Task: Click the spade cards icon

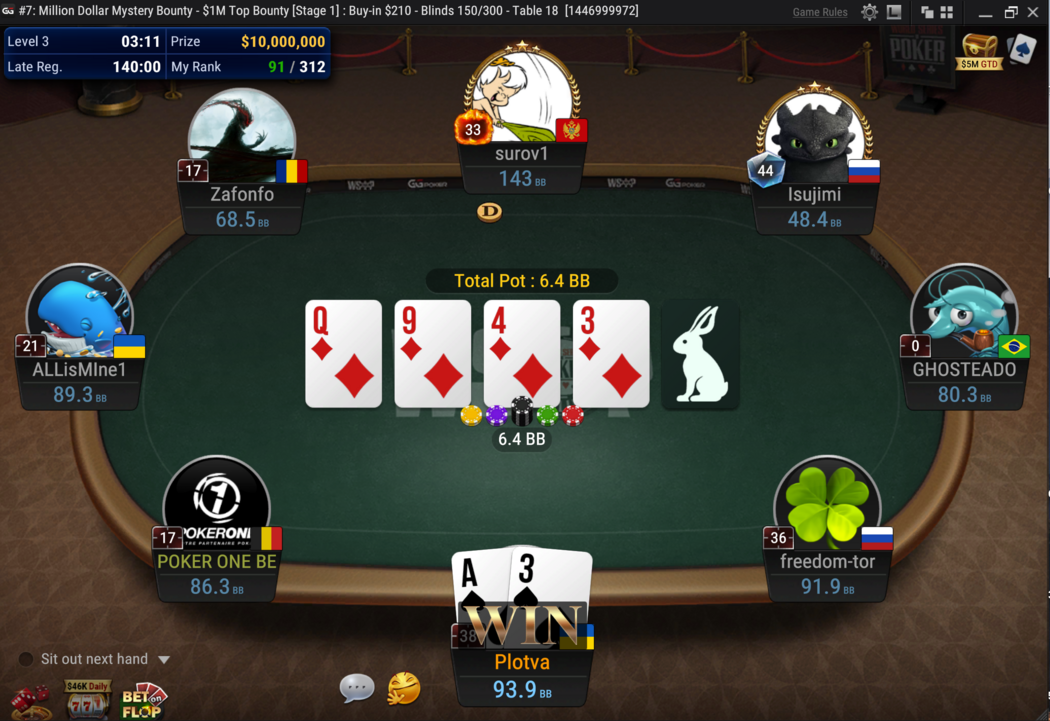Action: [1021, 49]
